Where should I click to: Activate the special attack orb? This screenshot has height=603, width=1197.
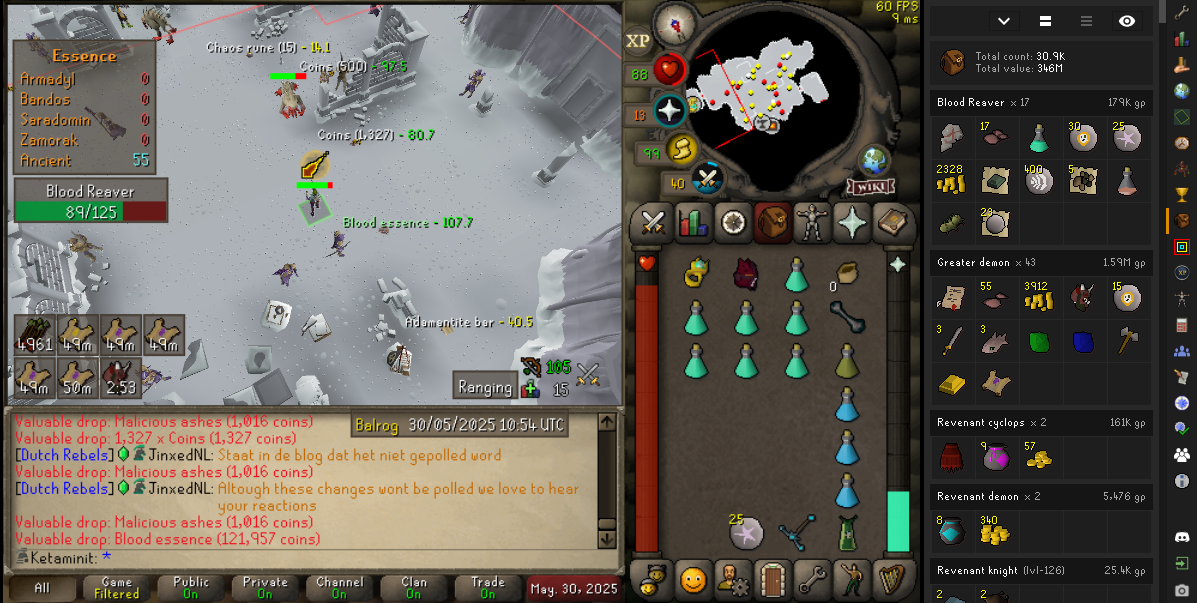coord(708,178)
